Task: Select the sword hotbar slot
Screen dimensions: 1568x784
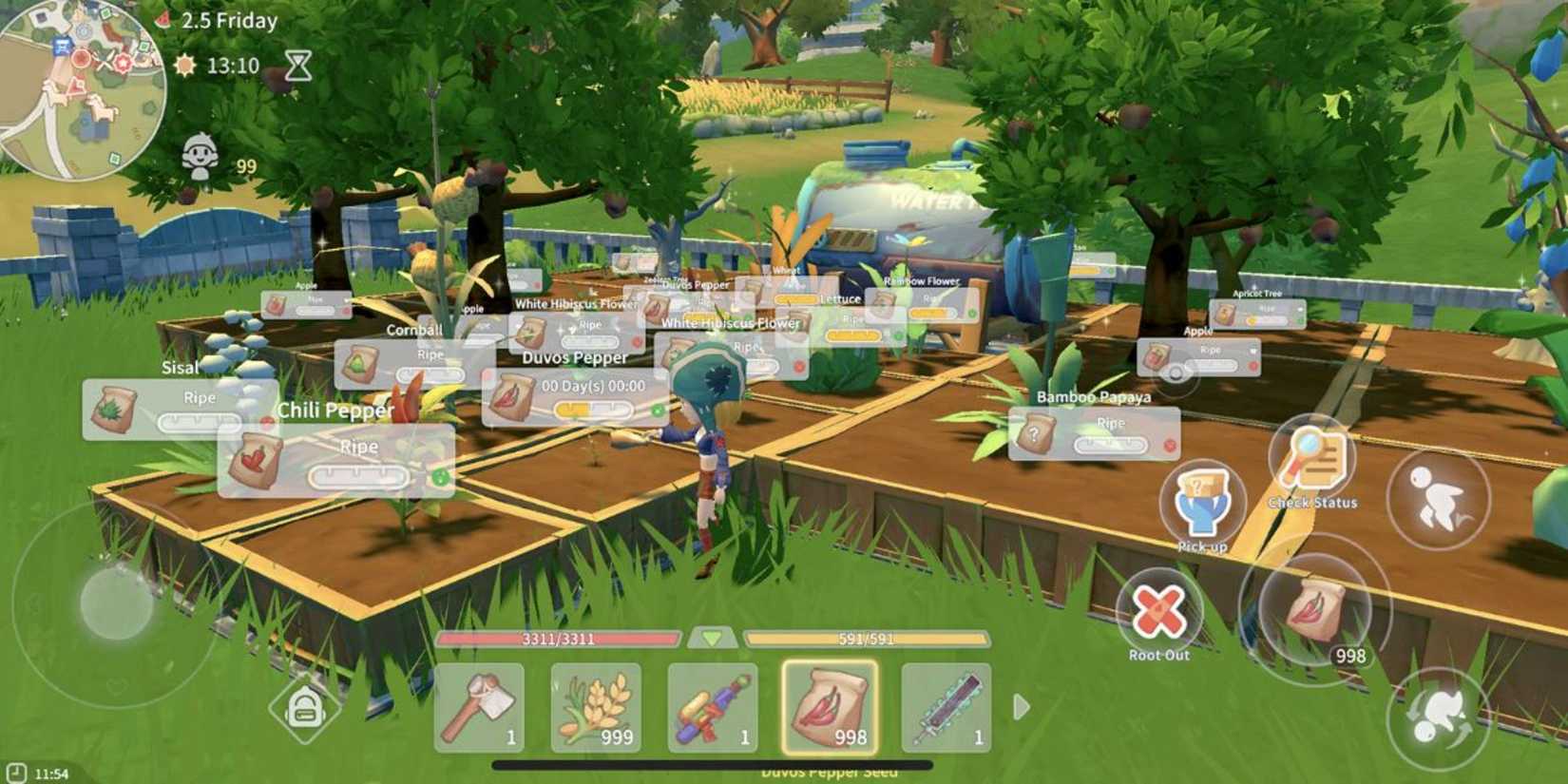Action: click(x=946, y=708)
